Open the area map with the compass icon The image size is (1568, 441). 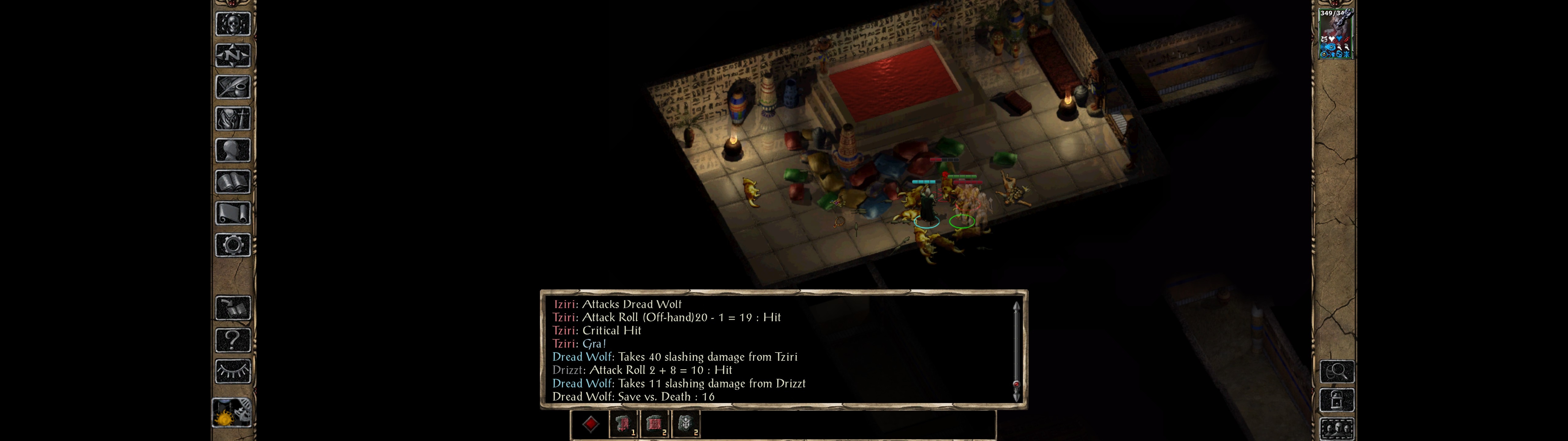232,55
